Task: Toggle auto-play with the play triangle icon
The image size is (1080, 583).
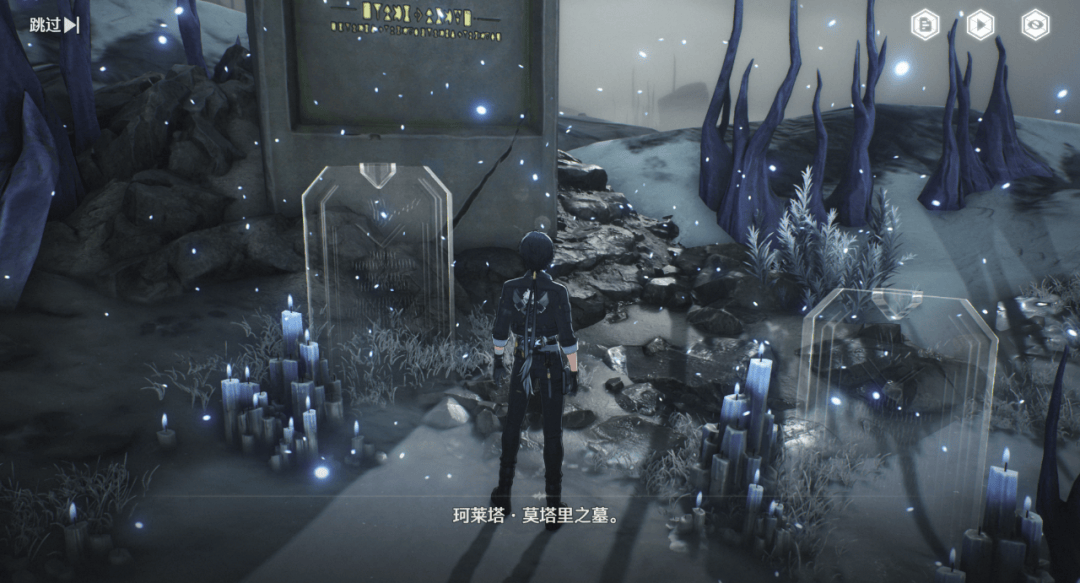Action: pos(980,25)
